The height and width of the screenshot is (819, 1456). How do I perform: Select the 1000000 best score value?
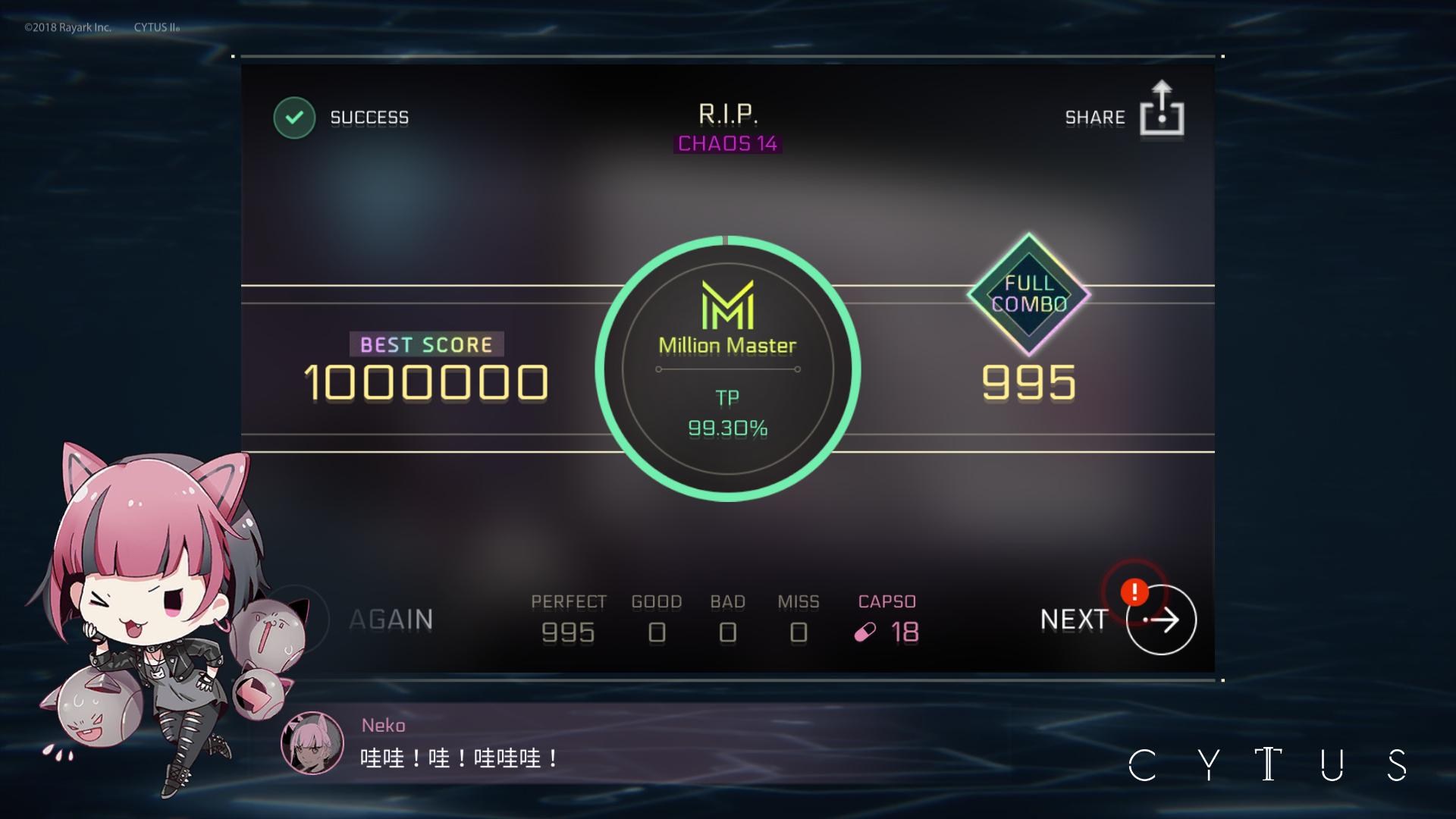(x=425, y=381)
